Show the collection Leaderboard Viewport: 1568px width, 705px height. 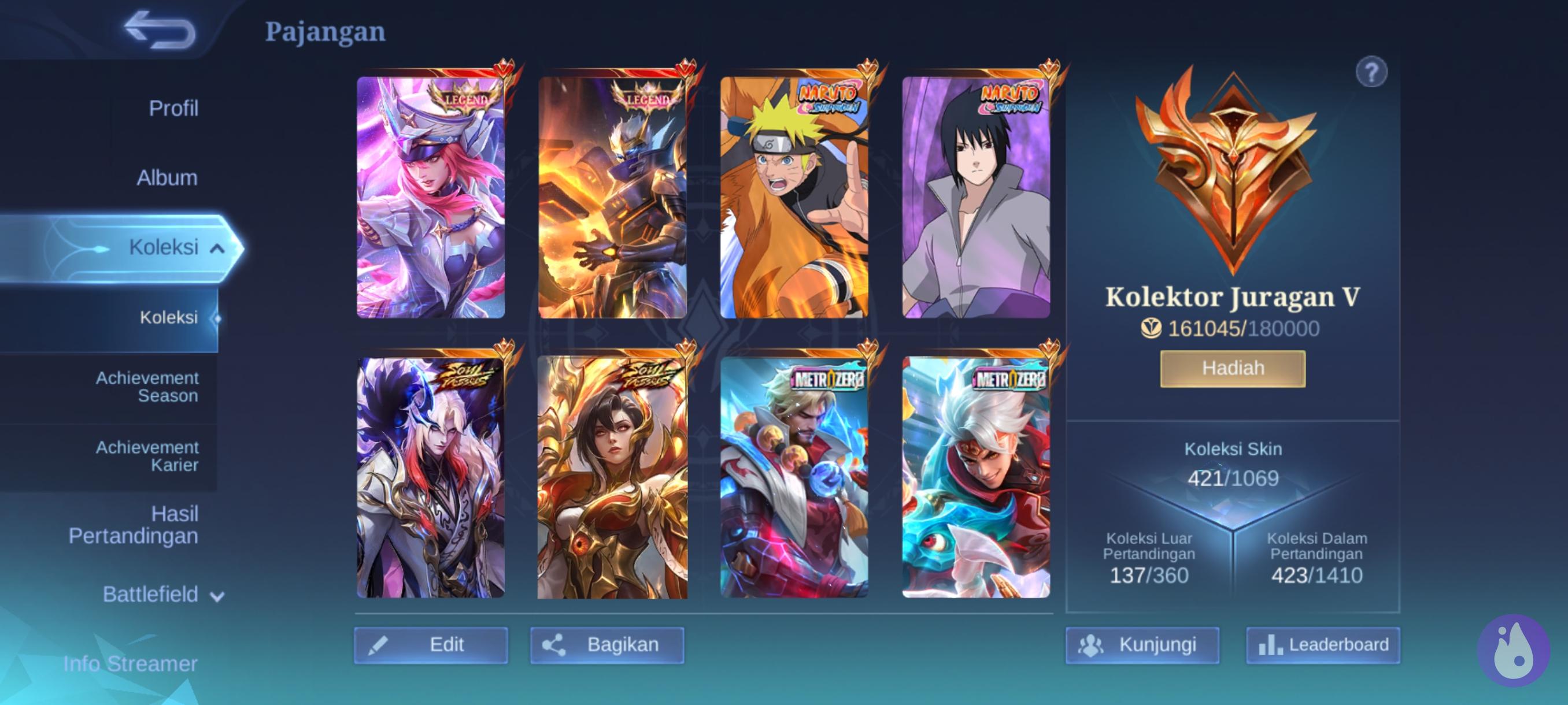point(1322,645)
